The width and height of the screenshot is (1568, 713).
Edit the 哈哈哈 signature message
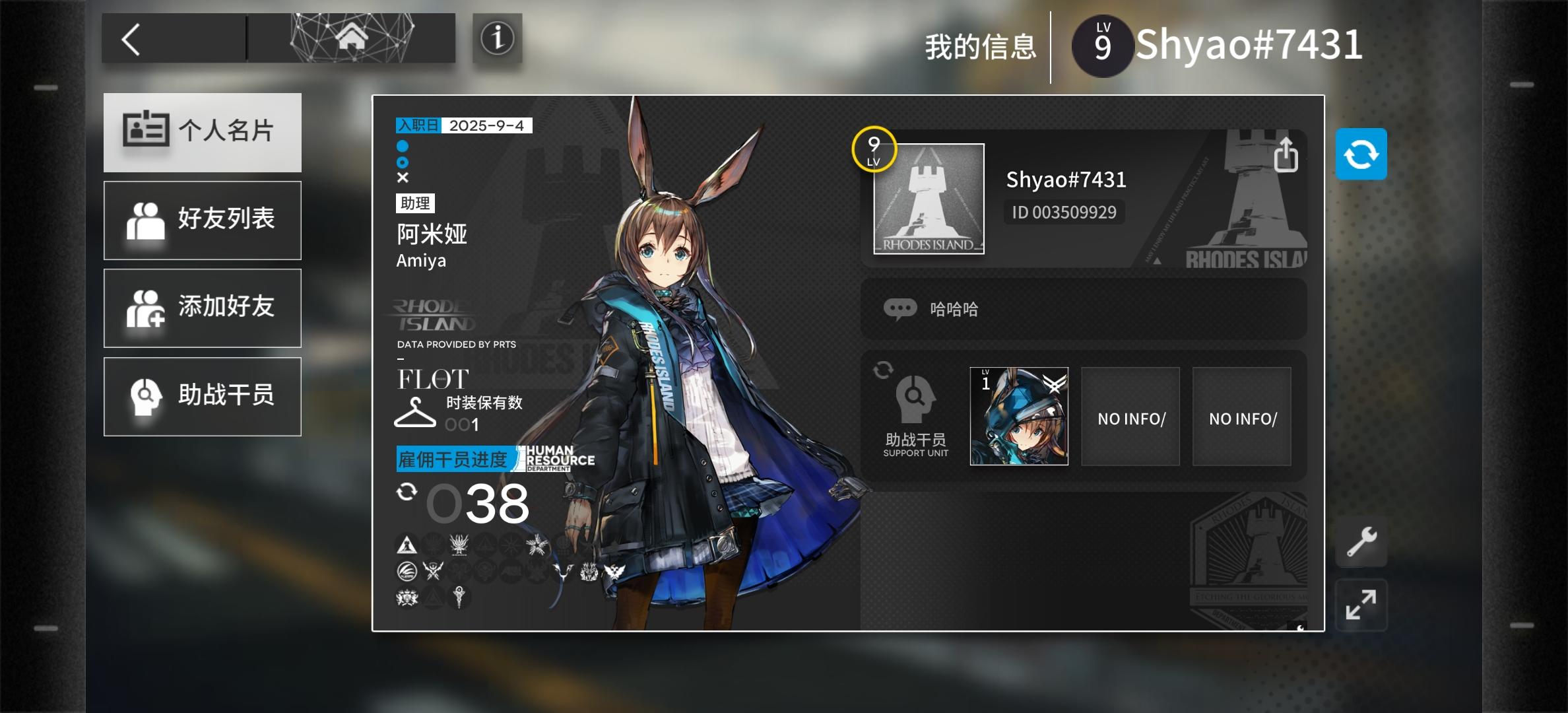1083,309
